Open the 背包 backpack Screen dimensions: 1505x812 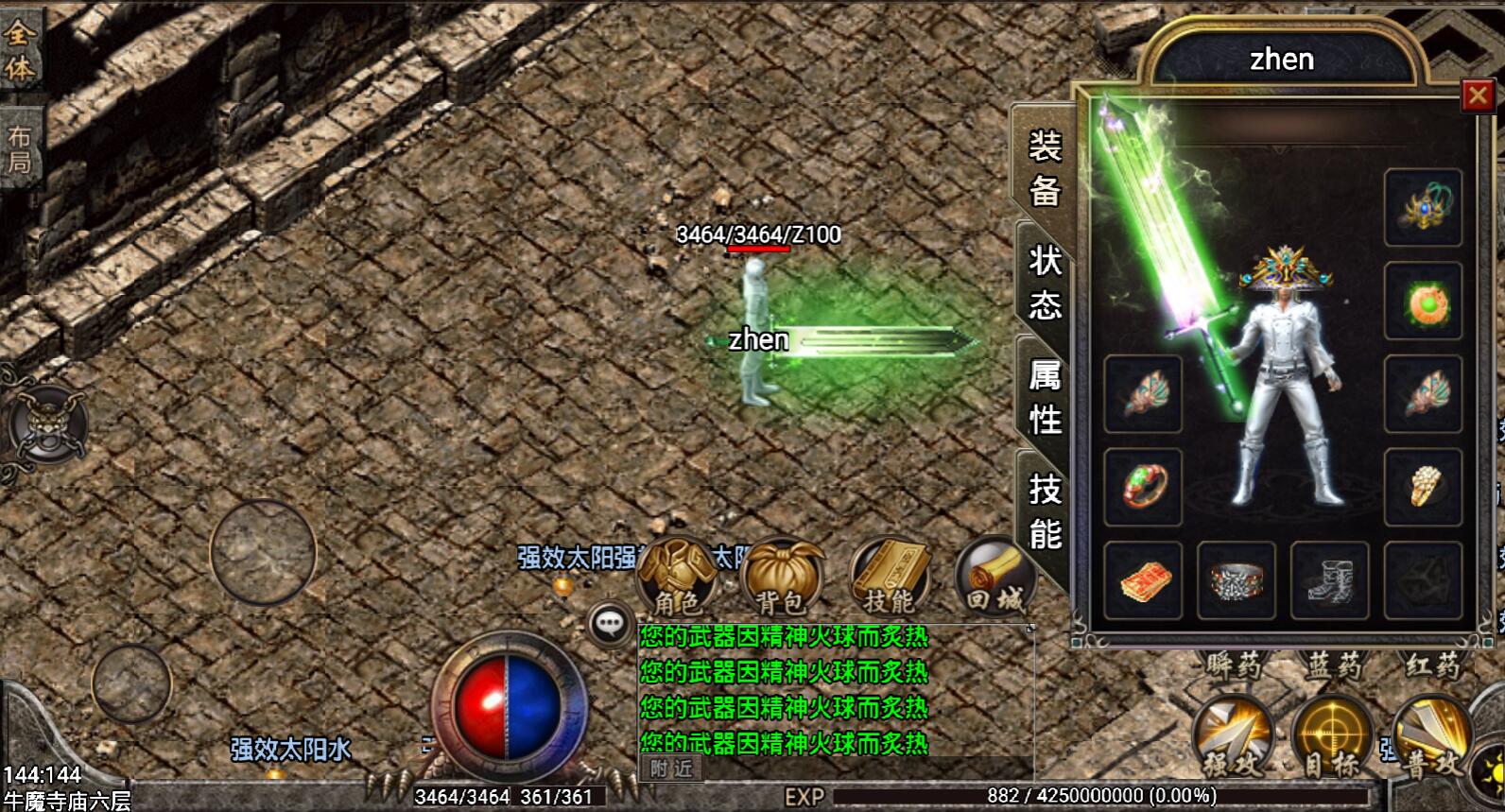tap(781, 578)
